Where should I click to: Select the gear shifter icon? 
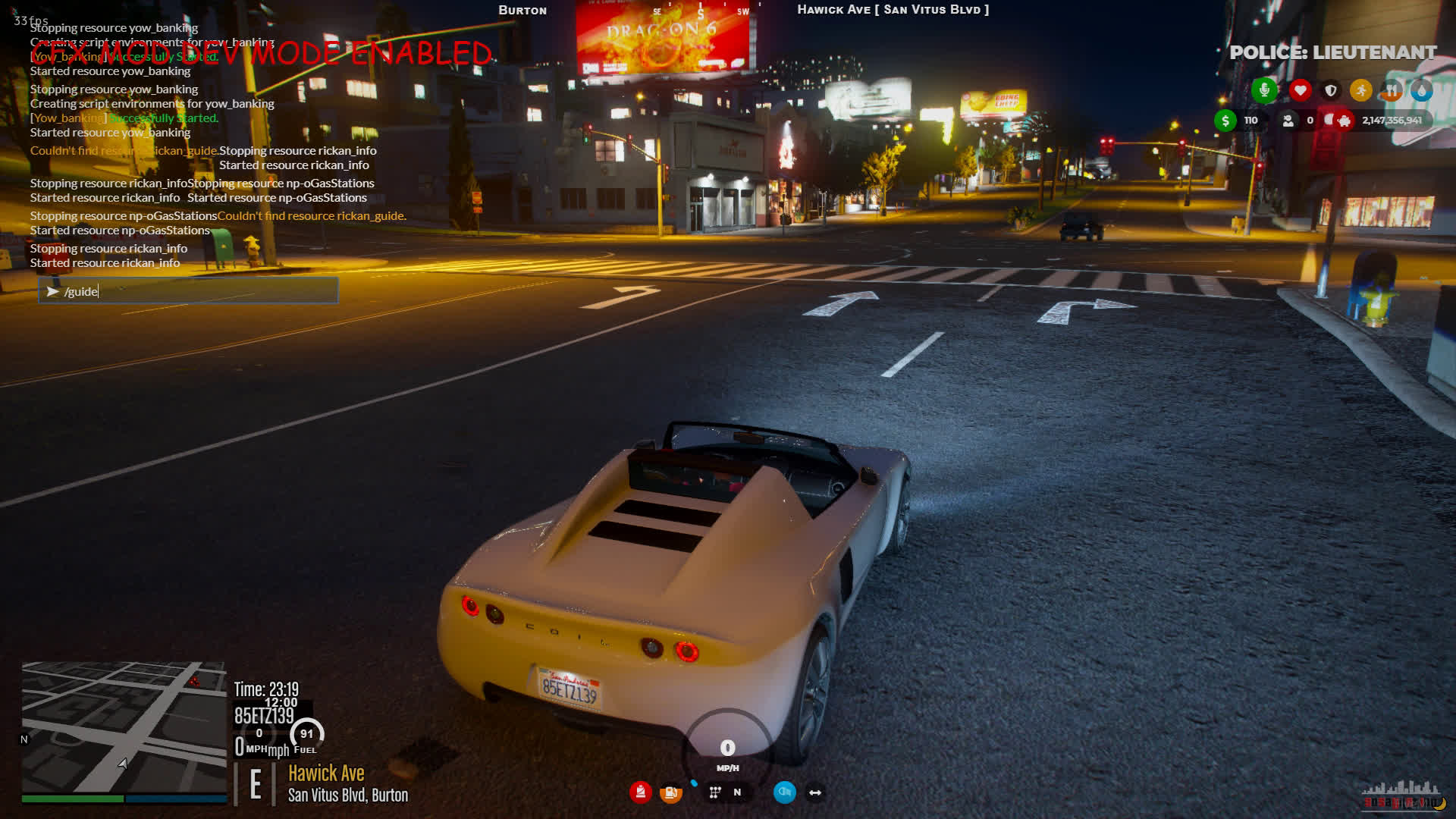[x=714, y=792]
